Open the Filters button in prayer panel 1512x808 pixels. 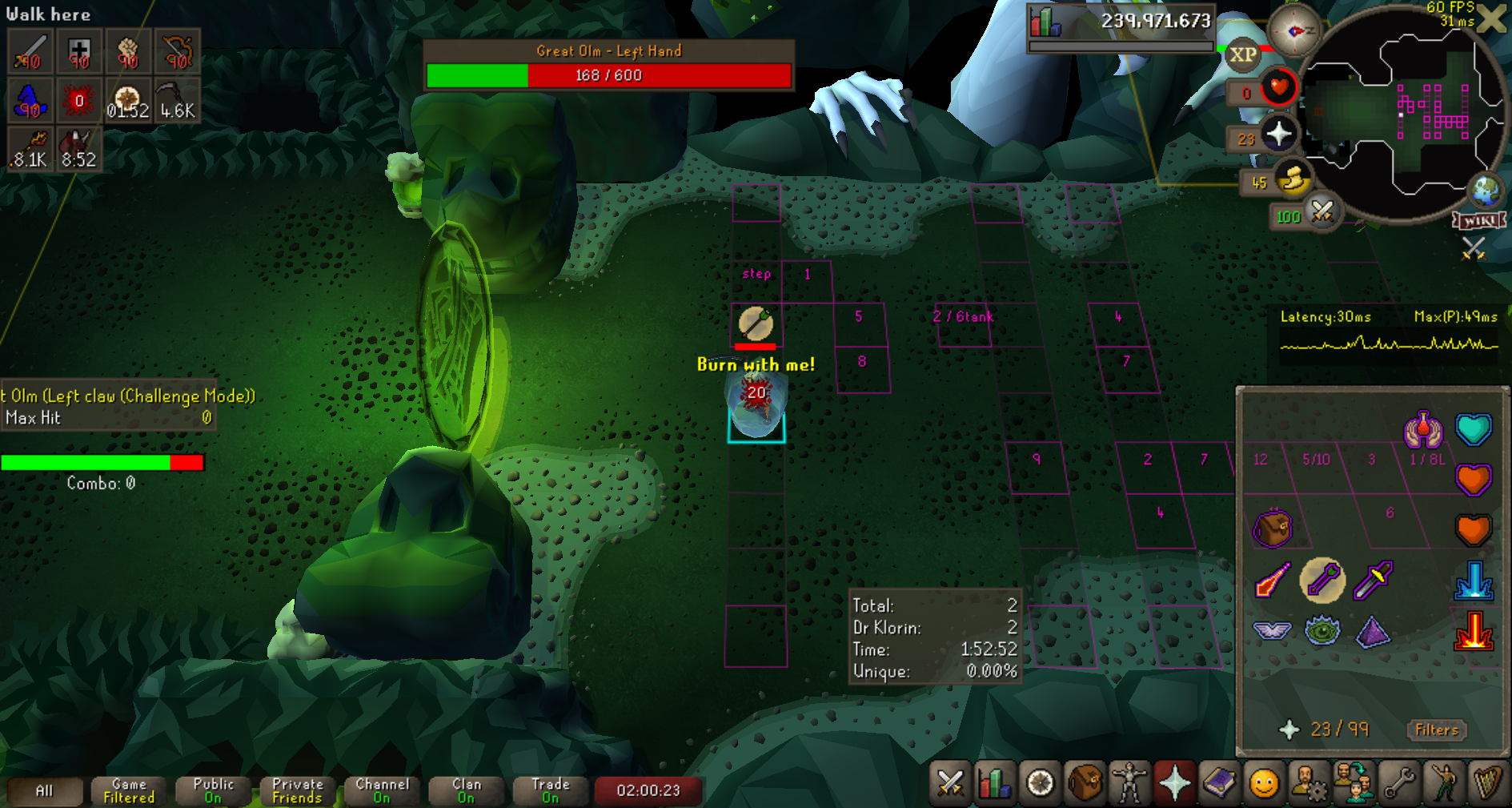pyautogui.click(x=1437, y=730)
